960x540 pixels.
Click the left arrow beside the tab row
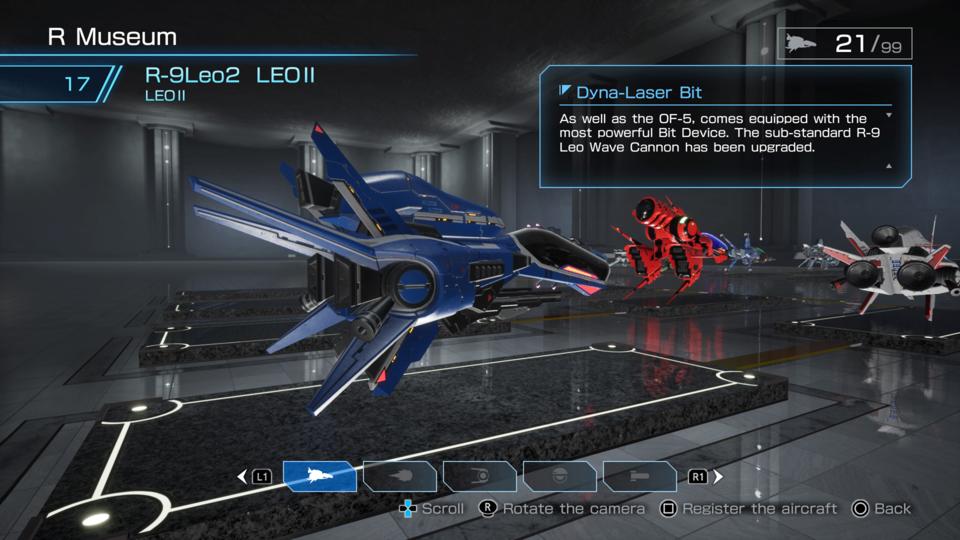[243, 477]
